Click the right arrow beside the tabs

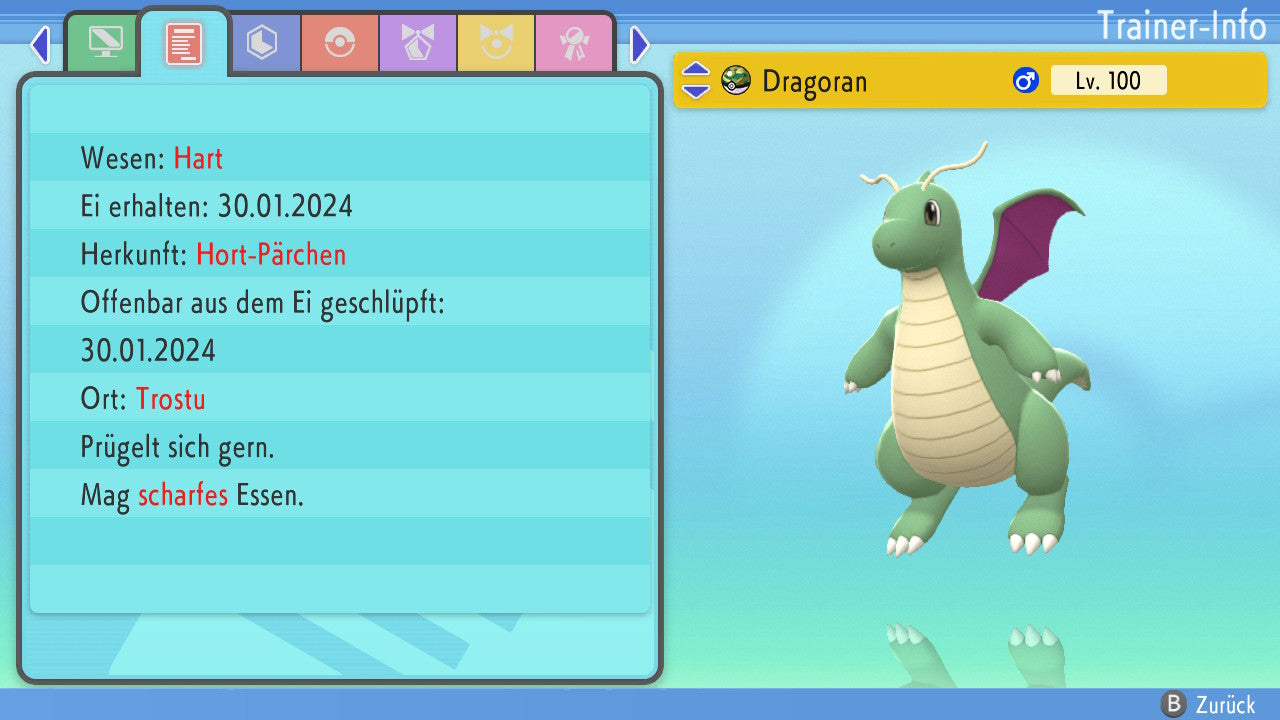[x=640, y=44]
